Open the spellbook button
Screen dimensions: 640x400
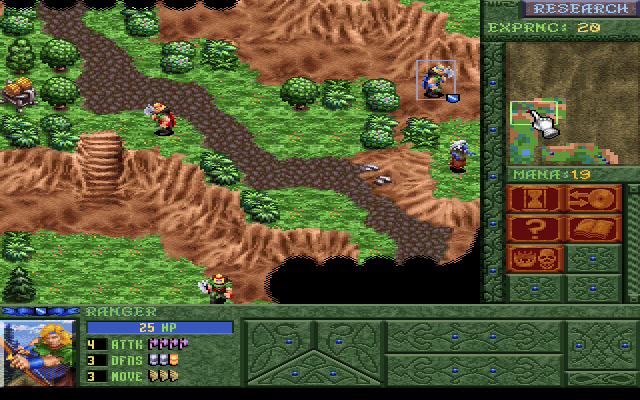coord(594,229)
